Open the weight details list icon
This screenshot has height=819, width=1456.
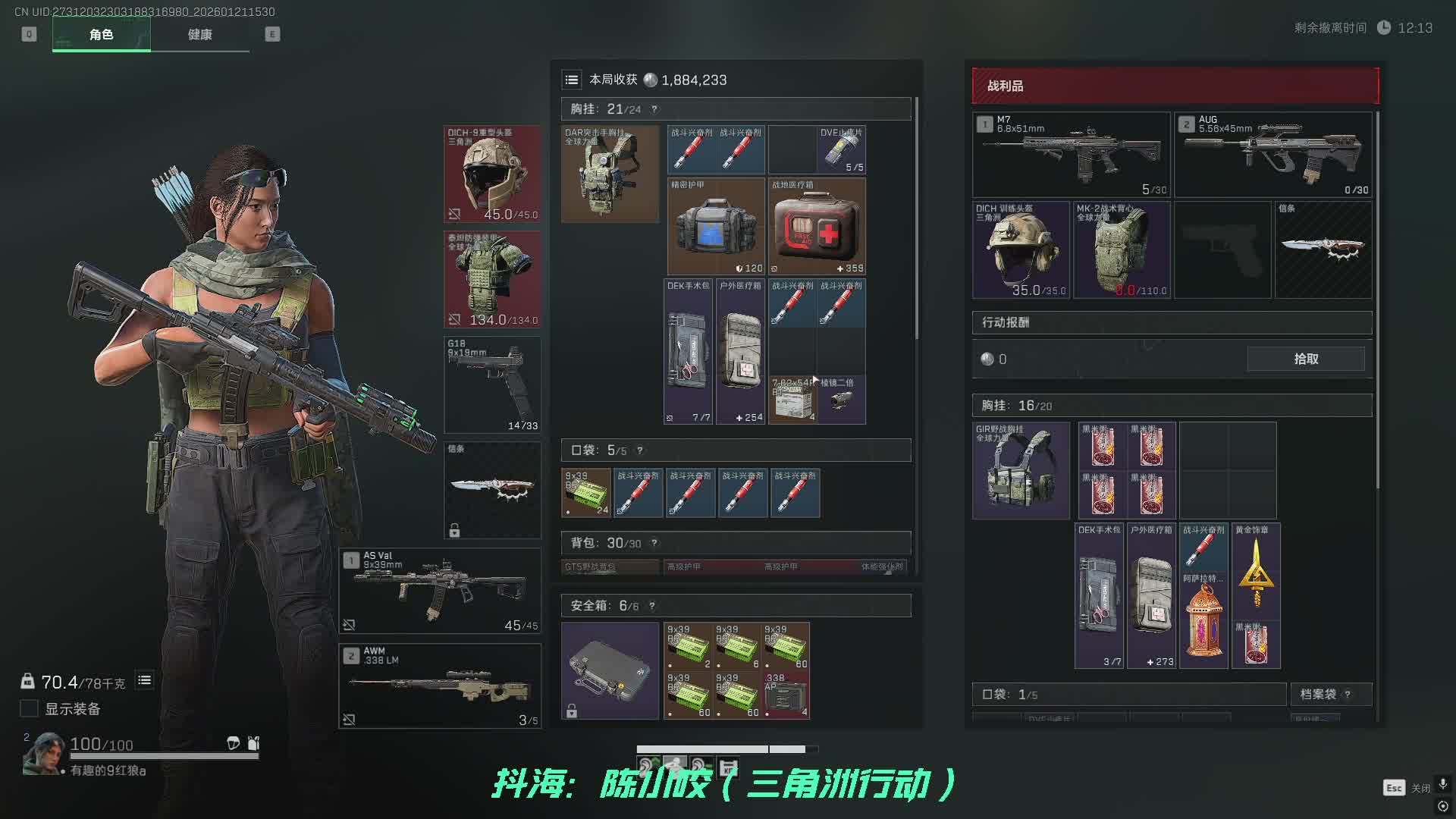(x=144, y=680)
